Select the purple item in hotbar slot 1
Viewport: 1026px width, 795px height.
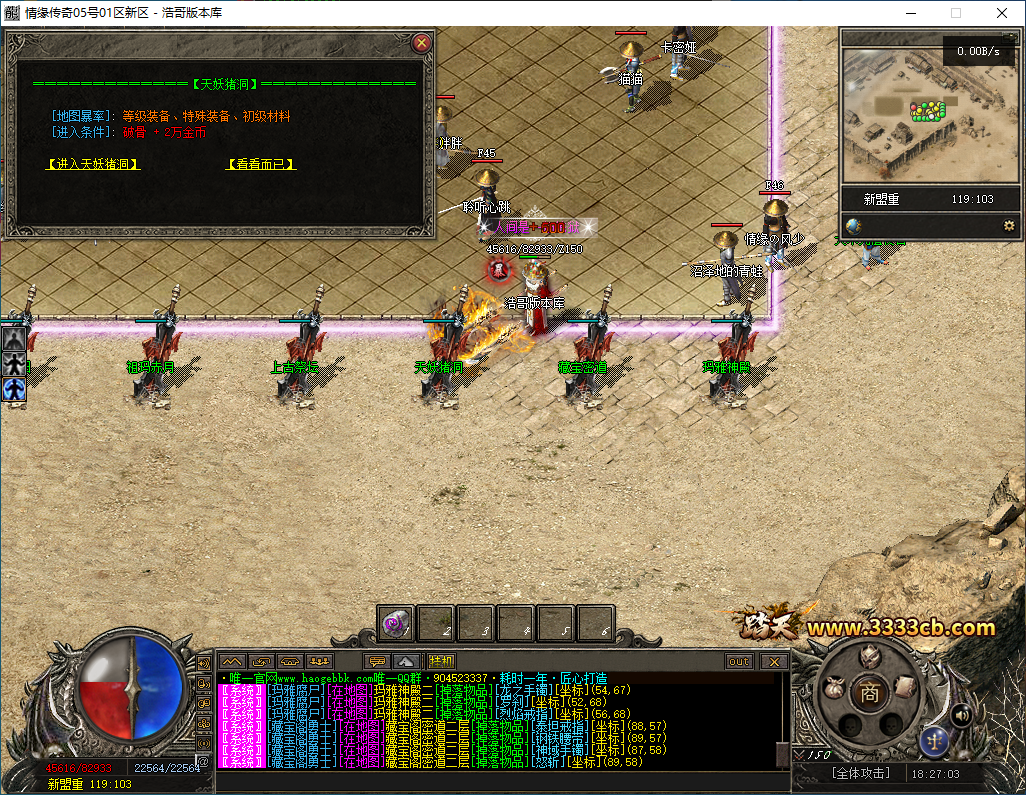click(x=396, y=624)
